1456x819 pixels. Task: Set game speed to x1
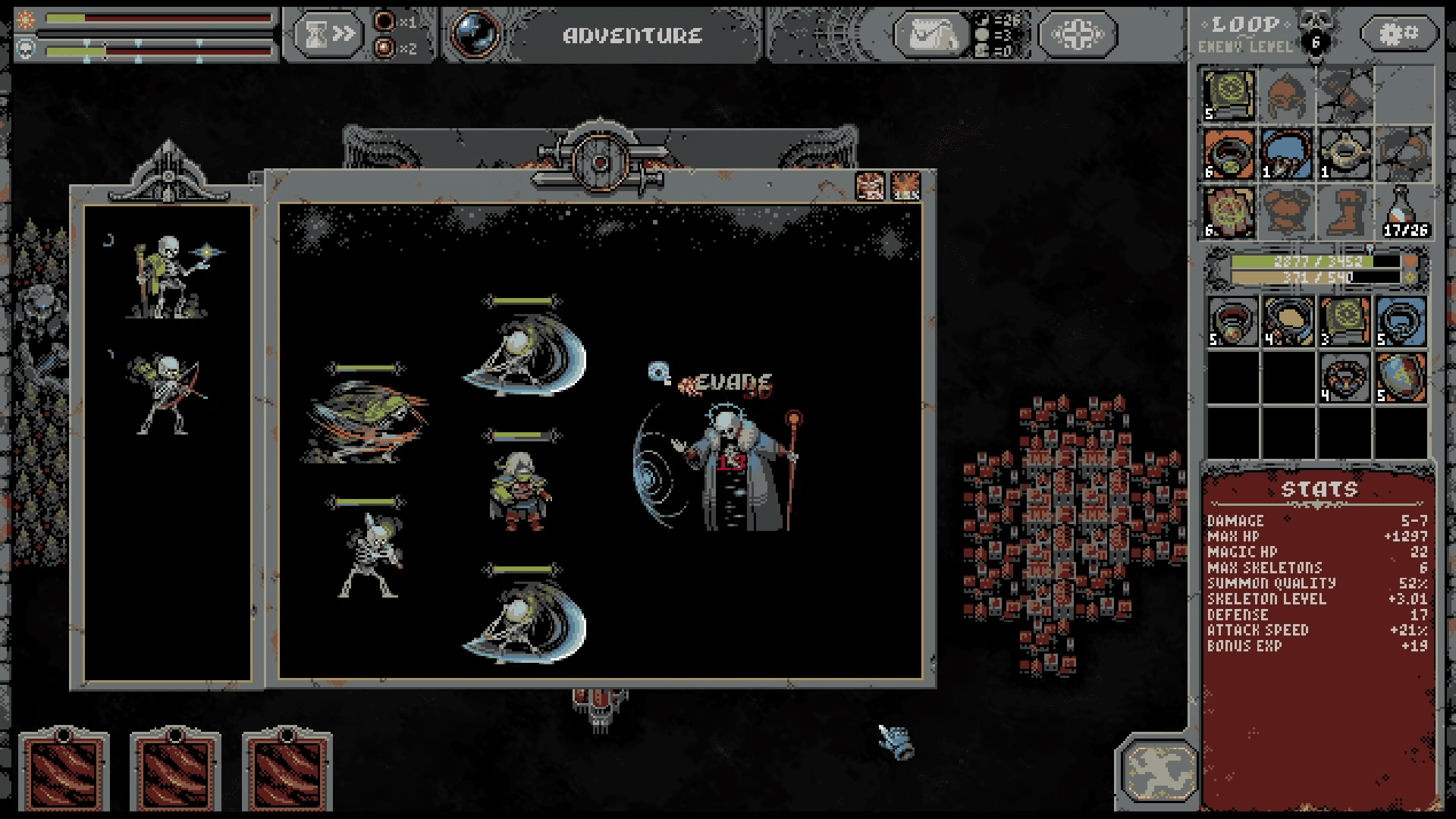388,22
